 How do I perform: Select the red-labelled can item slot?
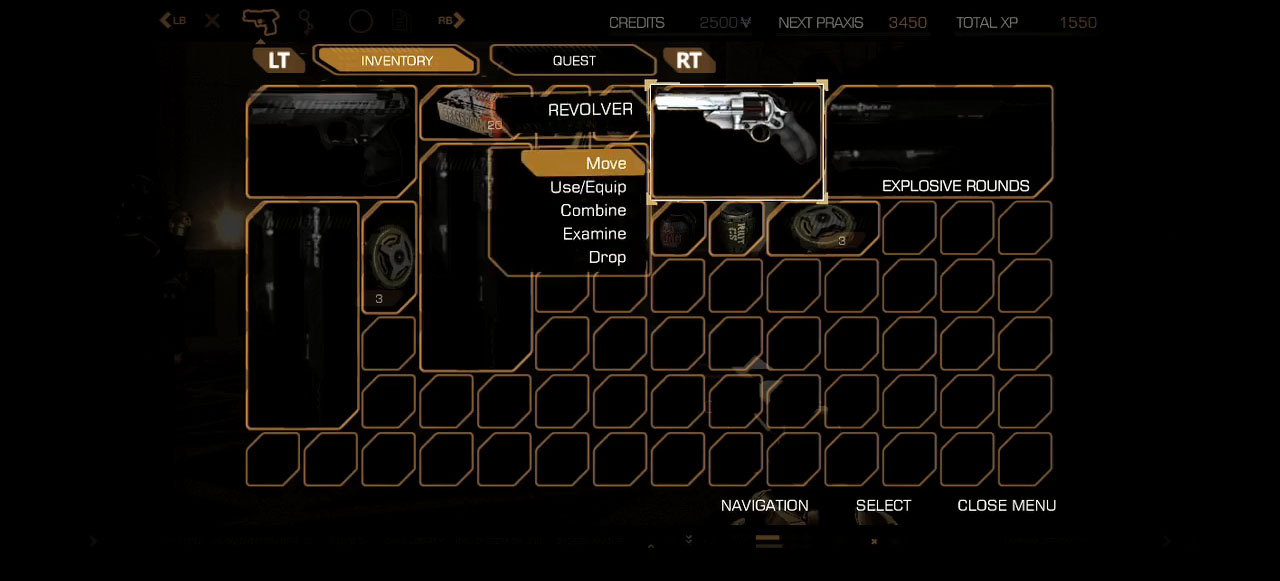679,229
